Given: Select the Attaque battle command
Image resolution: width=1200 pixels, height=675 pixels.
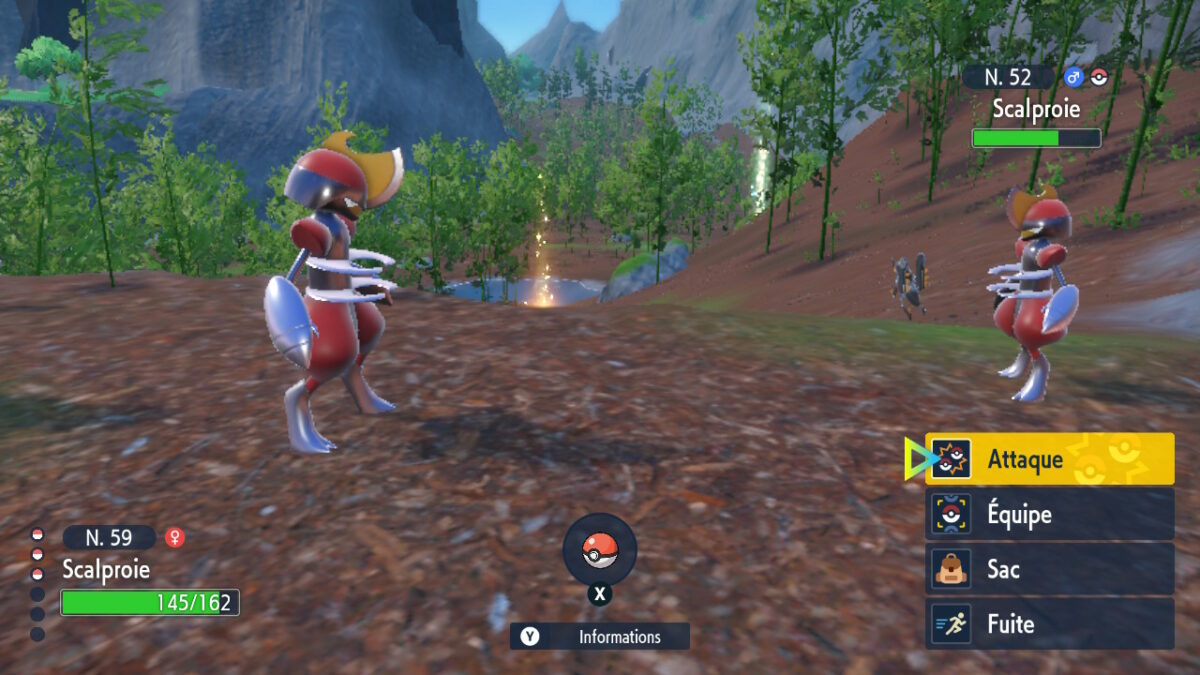Looking at the screenshot, I should (x=1049, y=459).
